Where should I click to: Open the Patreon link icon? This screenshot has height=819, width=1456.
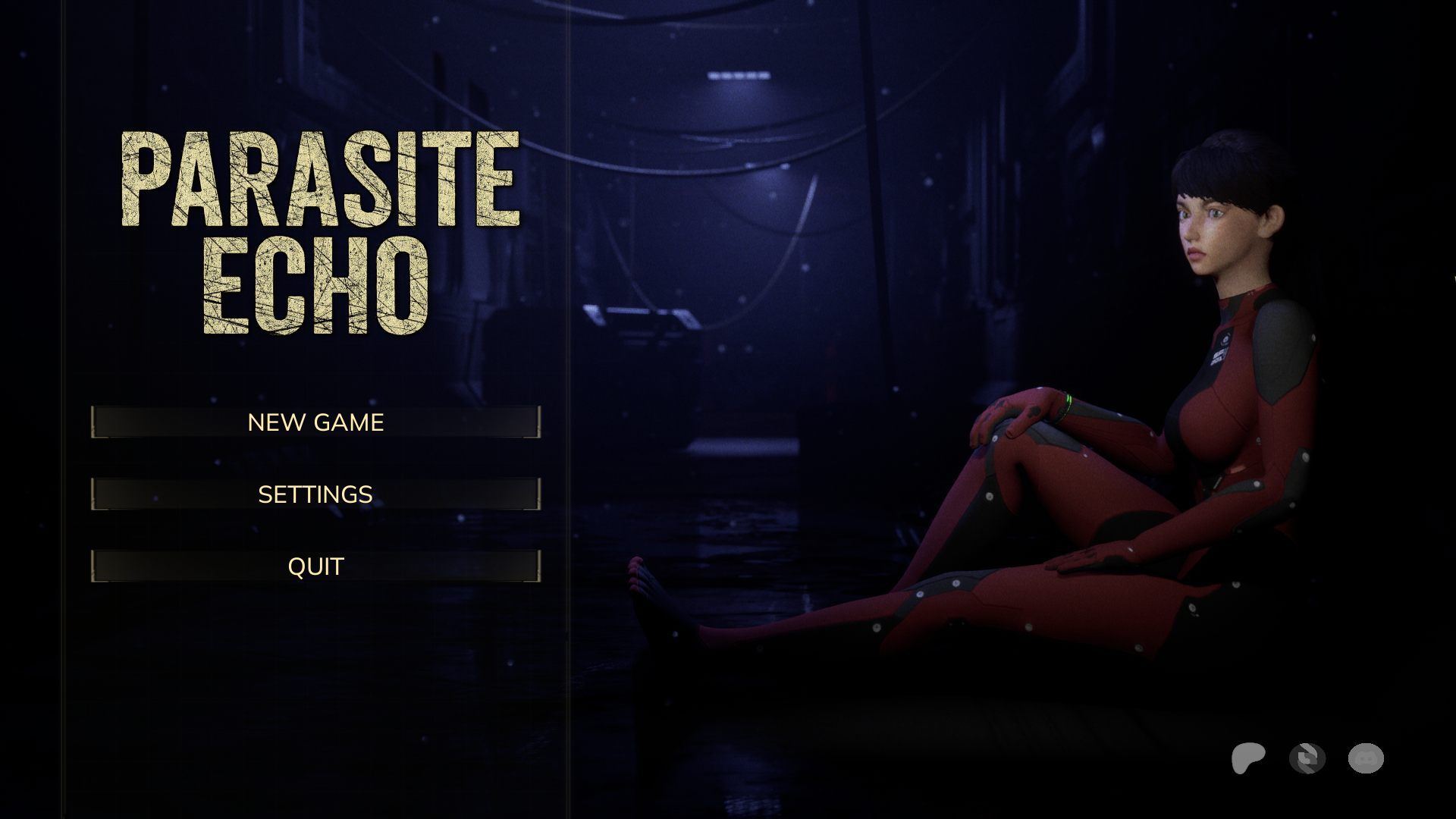1247,758
